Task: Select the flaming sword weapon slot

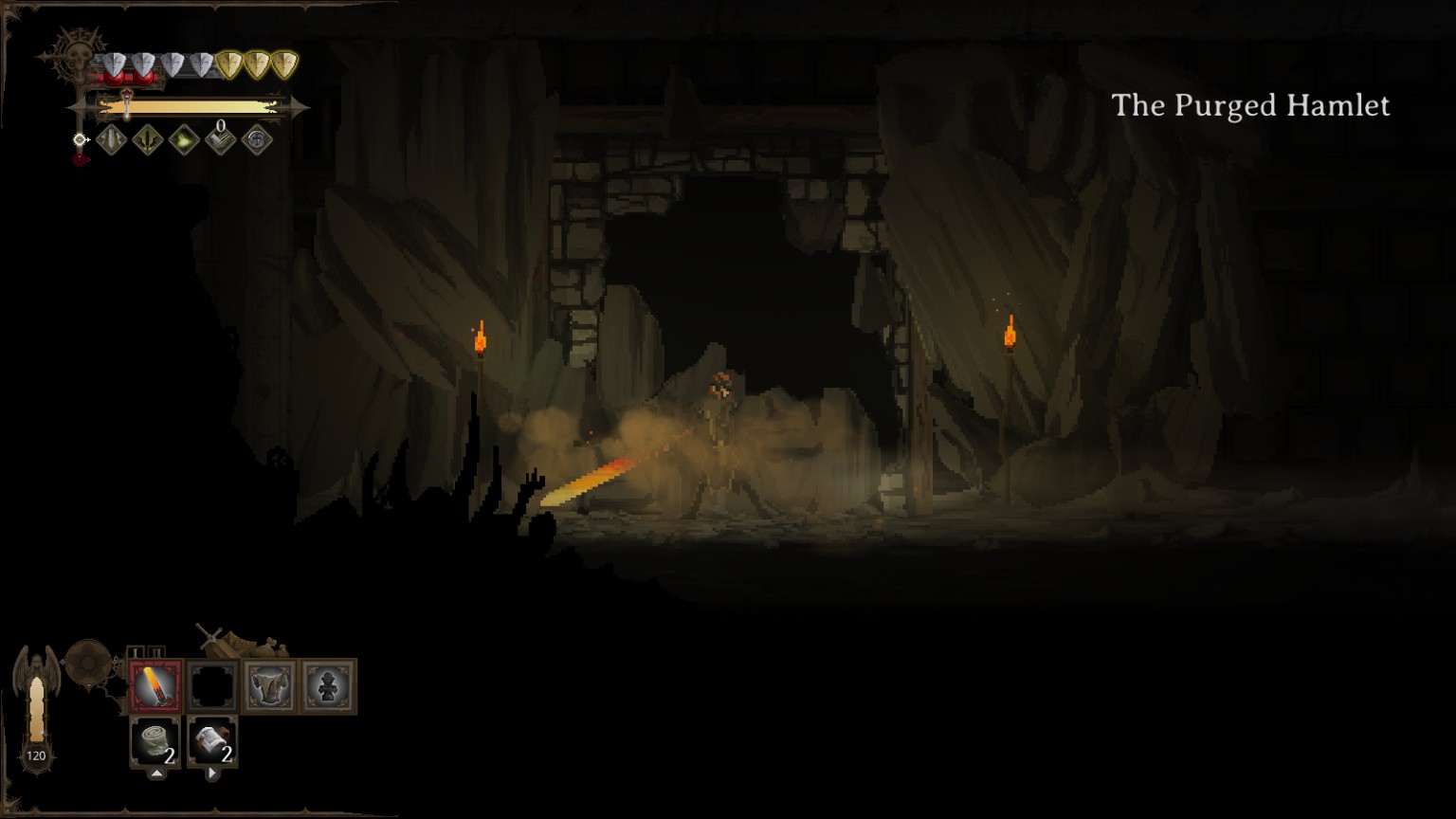Action: coord(155,686)
